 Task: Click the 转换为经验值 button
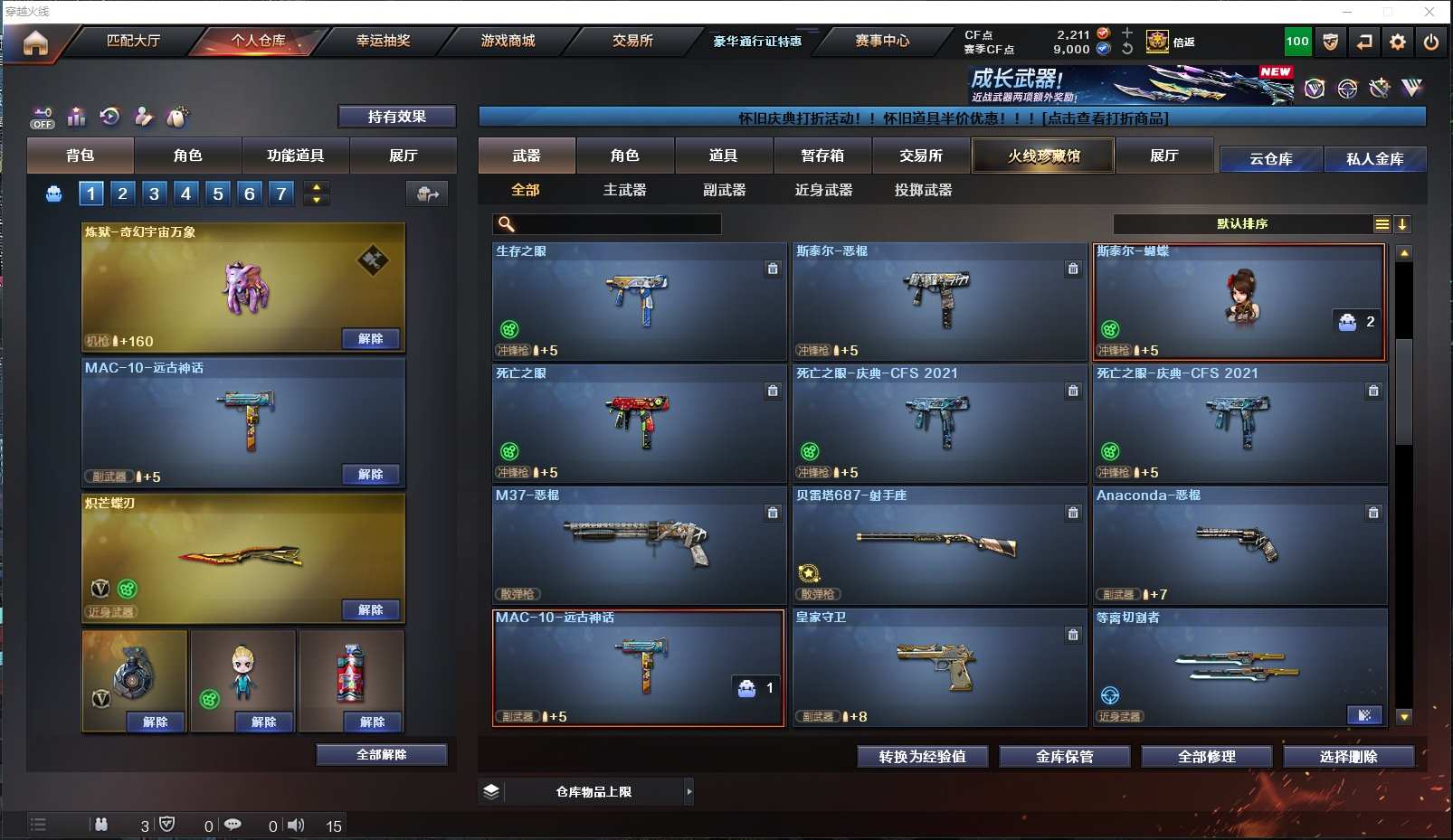[922, 757]
